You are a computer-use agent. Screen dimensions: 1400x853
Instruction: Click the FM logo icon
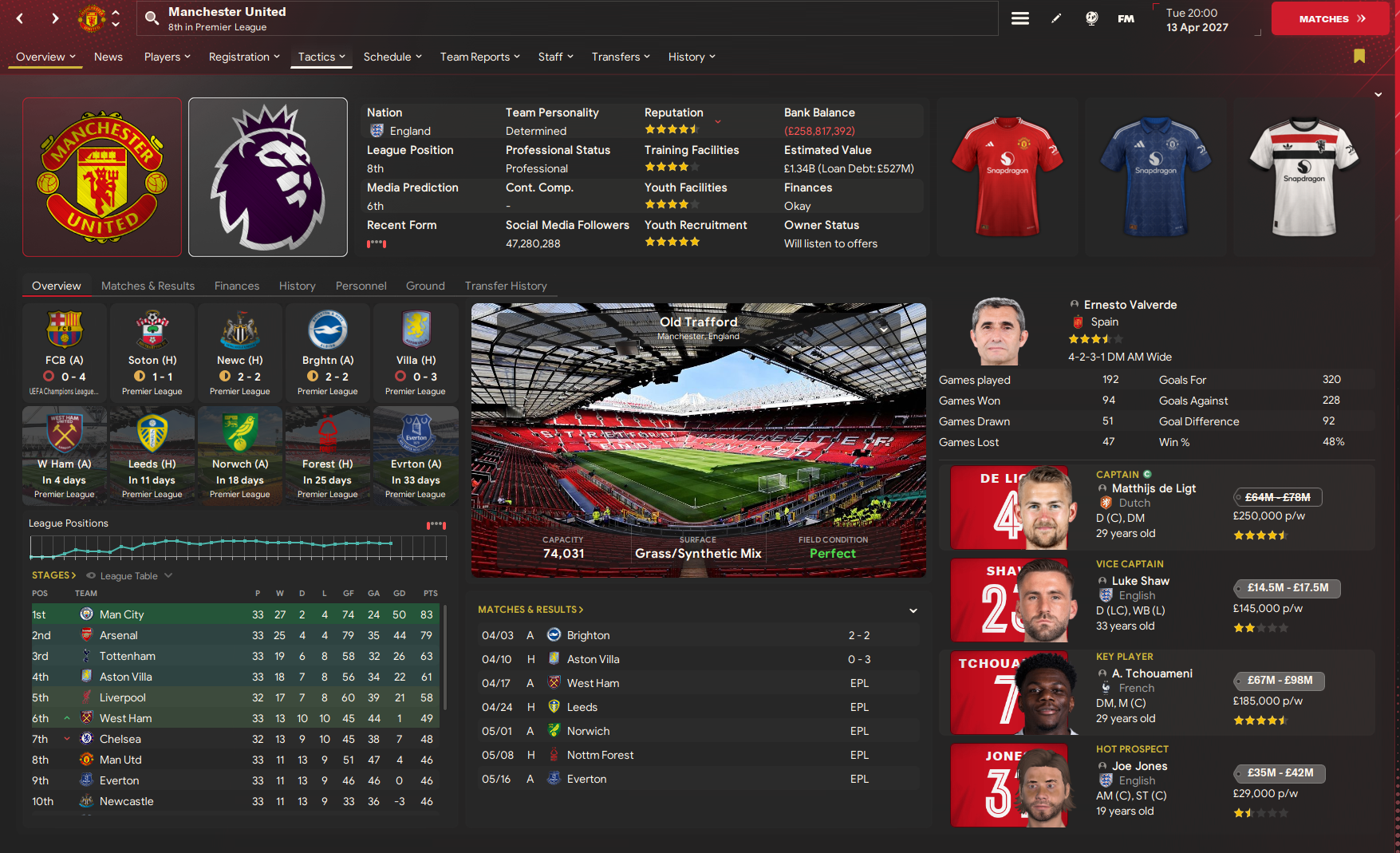coord(1126,17)
